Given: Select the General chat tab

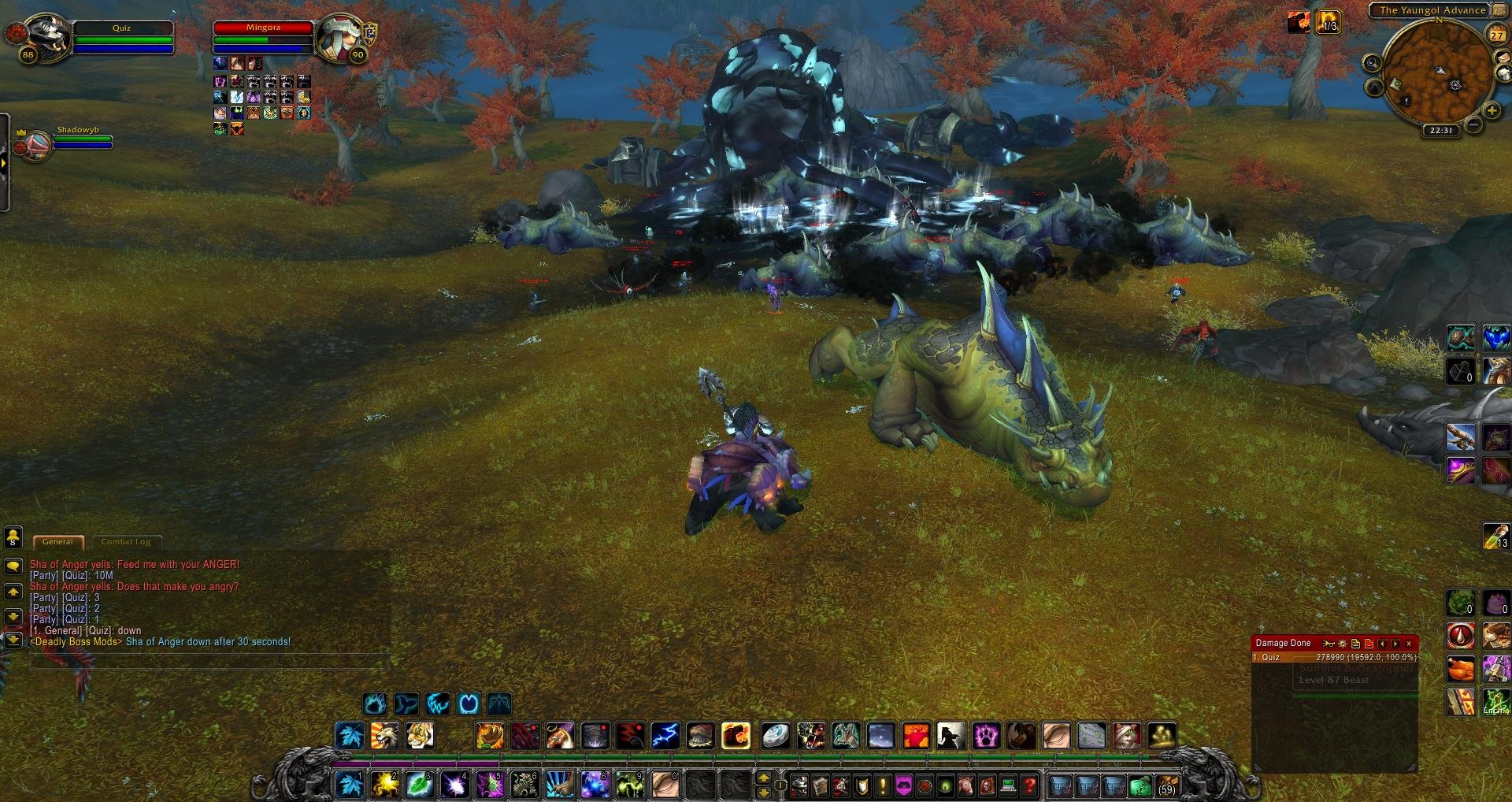Looking at the screenshot, I should pos(57,542).
